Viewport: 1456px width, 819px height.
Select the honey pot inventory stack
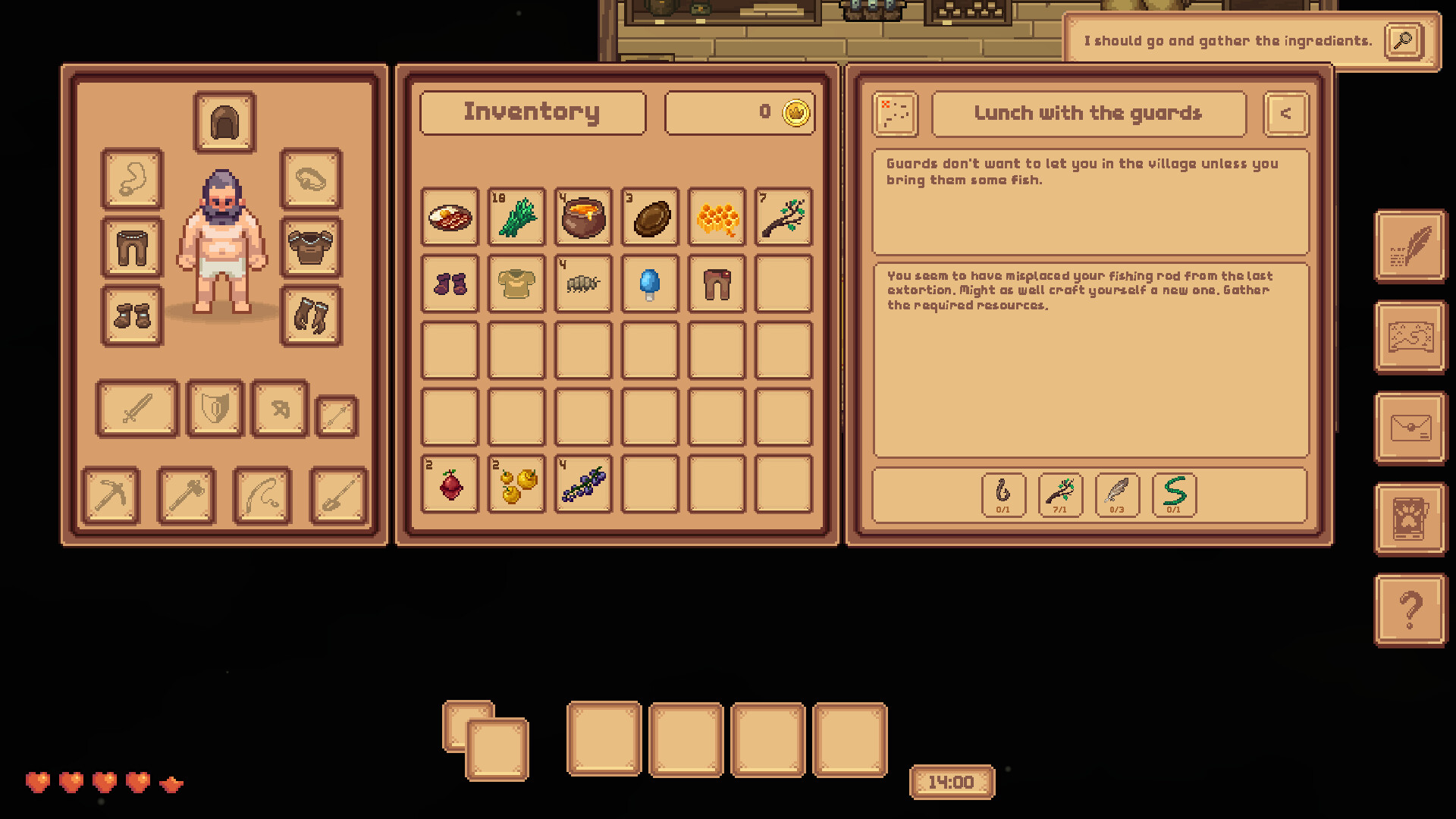pyautogui.click(x=582, y=218)
